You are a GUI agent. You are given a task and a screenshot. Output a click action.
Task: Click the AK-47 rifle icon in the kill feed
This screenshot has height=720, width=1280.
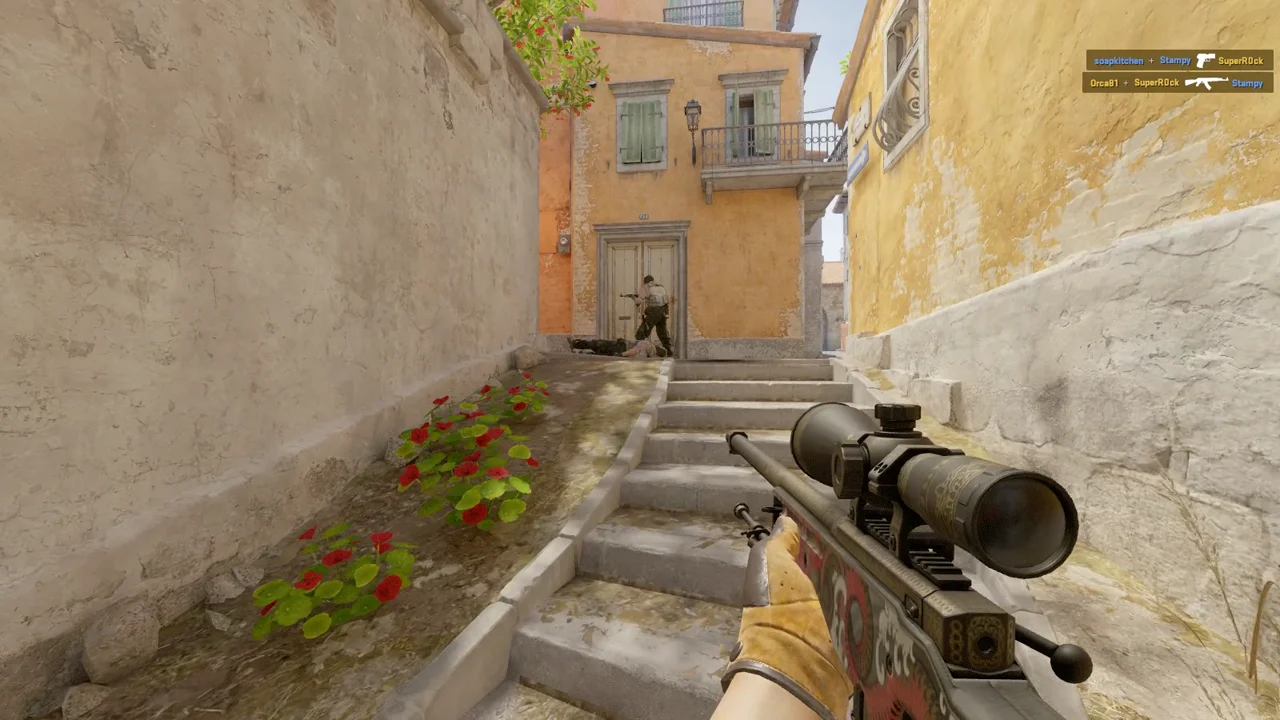click(x=1206, y=82)
